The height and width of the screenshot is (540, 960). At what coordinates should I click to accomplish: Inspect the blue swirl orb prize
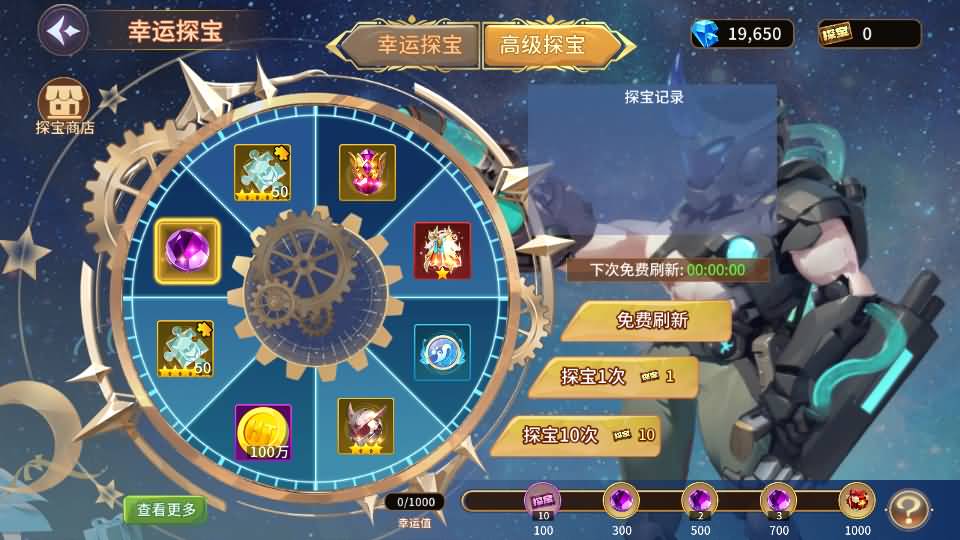[x=442, y=352]
